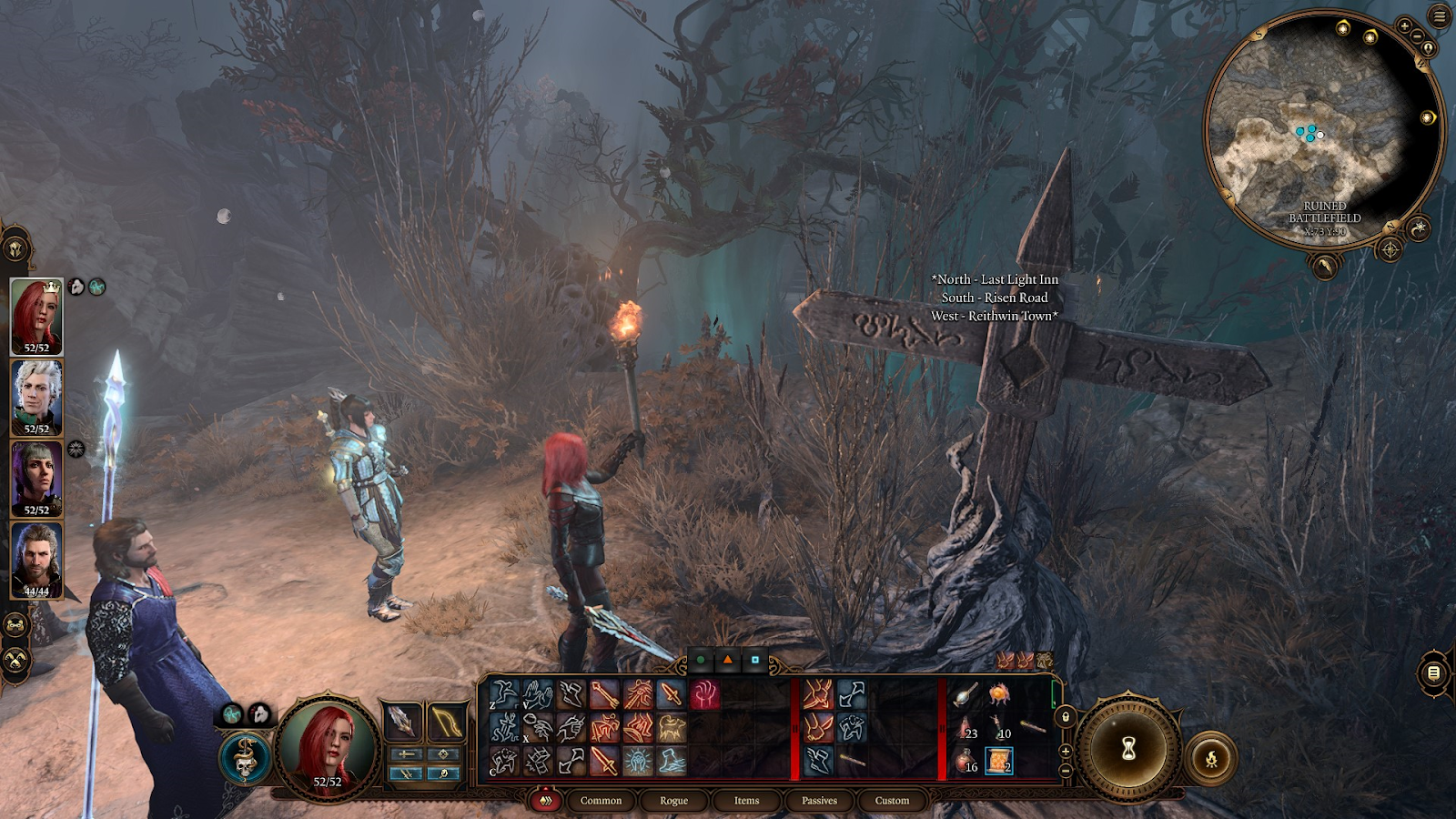This screenshot has height=819, width=1456.
Task: Use the red potion with count 16
Action: point(966,760)
